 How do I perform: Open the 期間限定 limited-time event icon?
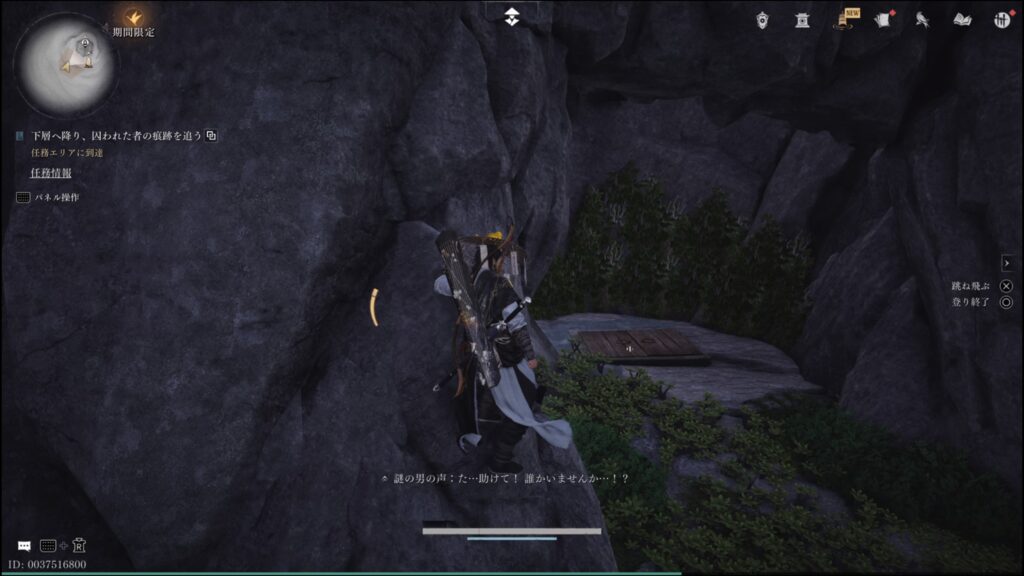(x=134, y=18)
